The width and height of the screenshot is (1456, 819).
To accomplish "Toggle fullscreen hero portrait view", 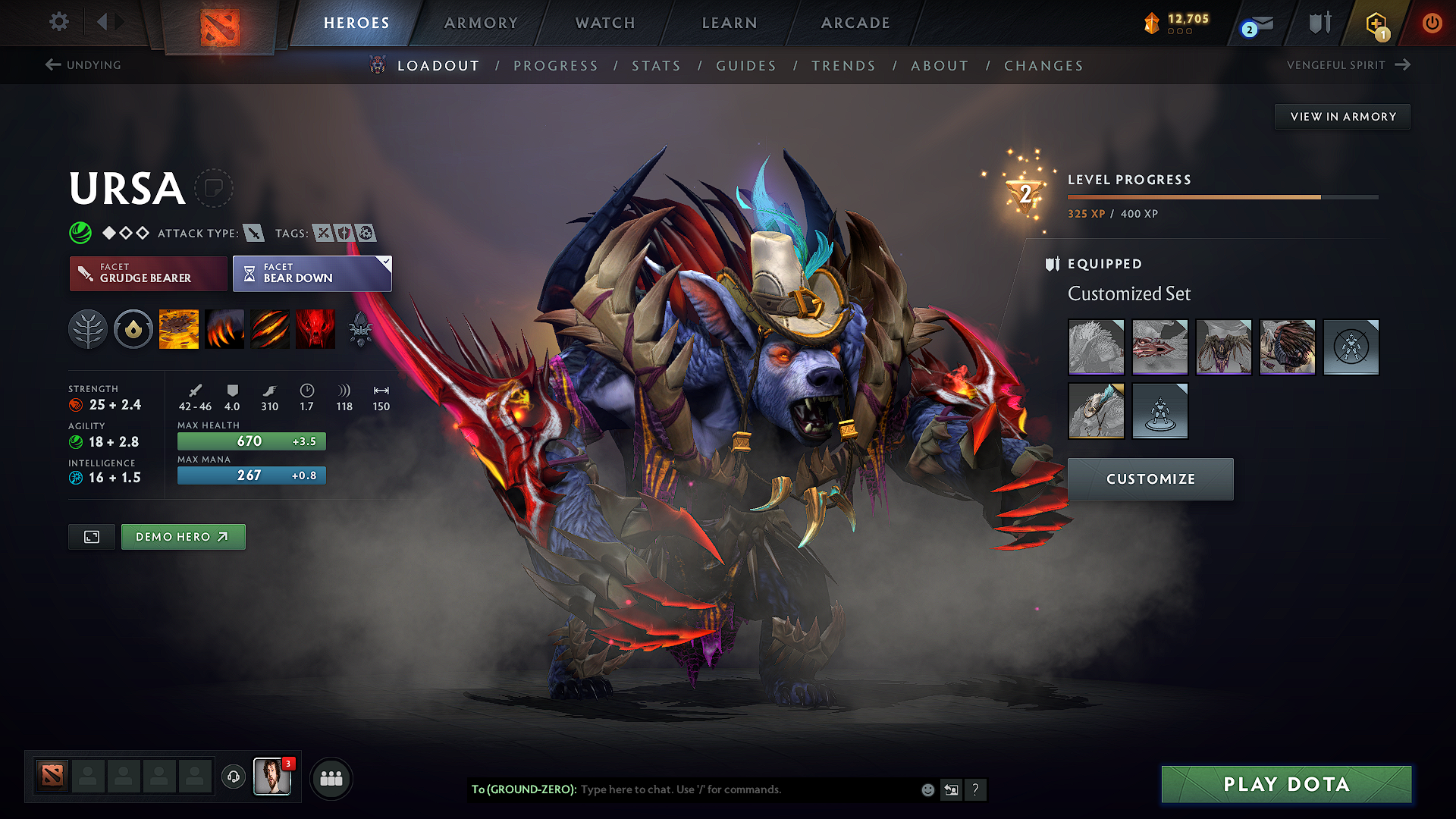I will (x=91, y=536).
